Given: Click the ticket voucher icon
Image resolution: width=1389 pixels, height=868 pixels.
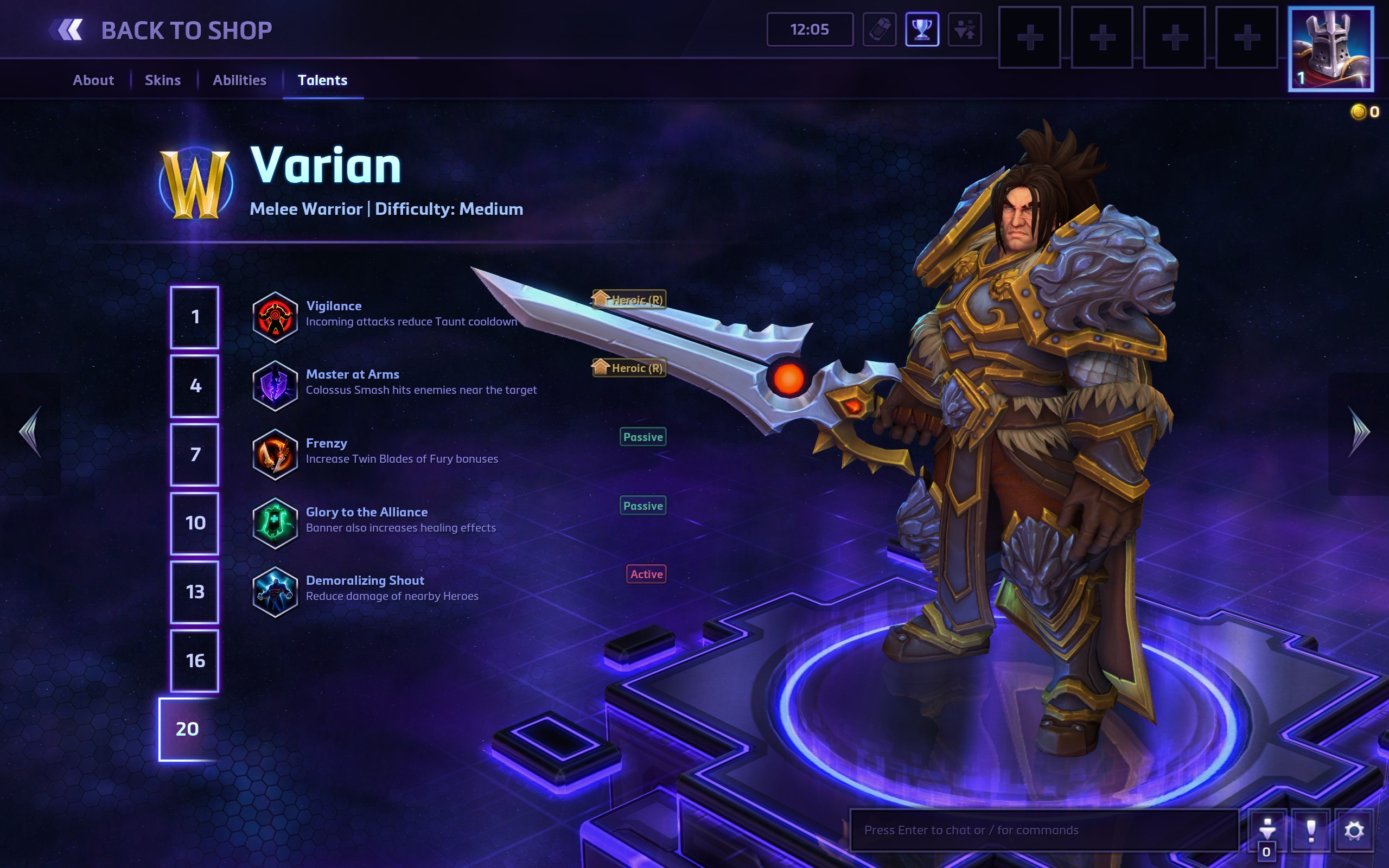Looking at the screenshot, I should point(881,30).
